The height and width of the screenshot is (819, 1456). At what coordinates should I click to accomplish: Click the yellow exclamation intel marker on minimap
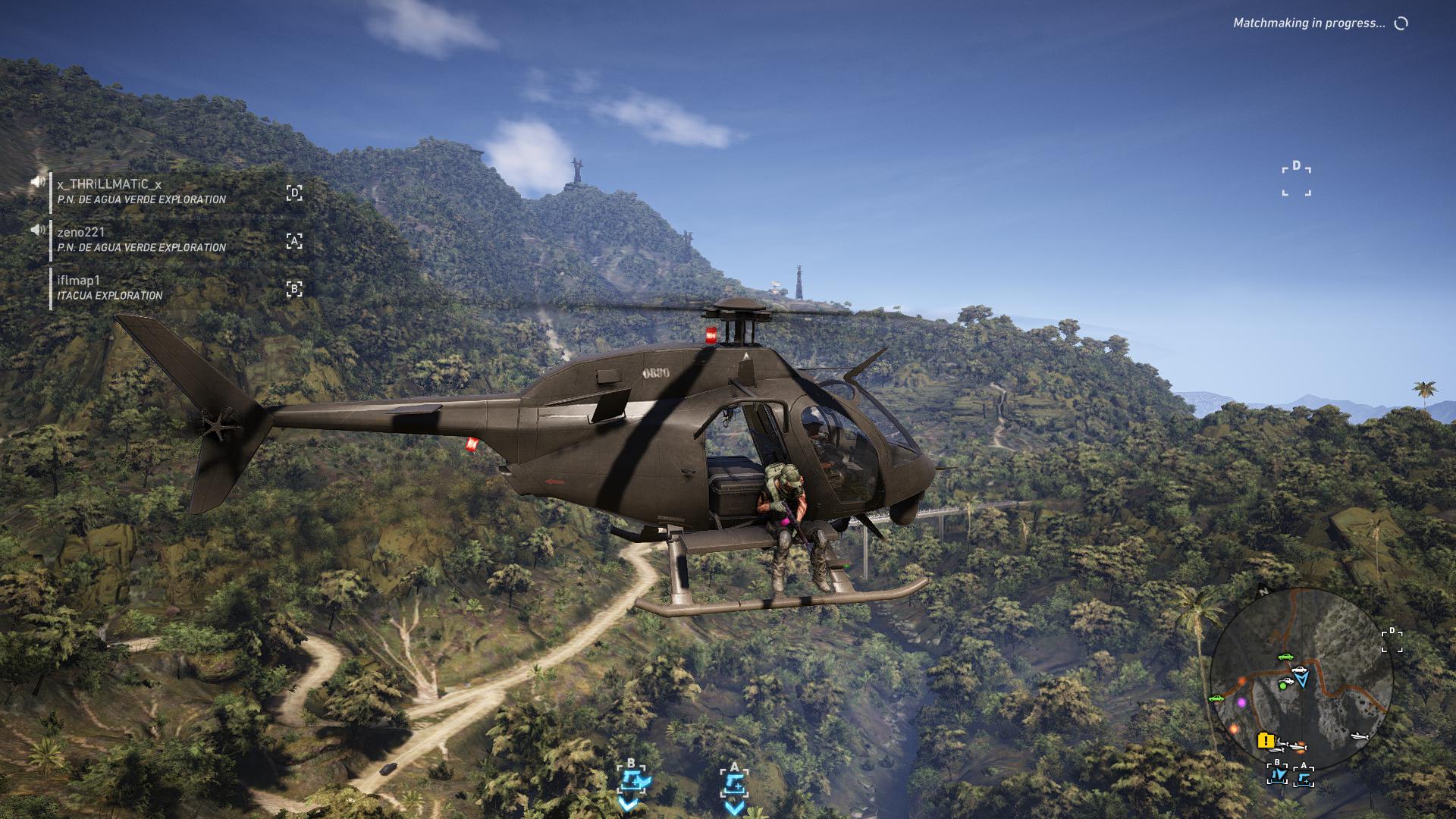point(1265,740)
